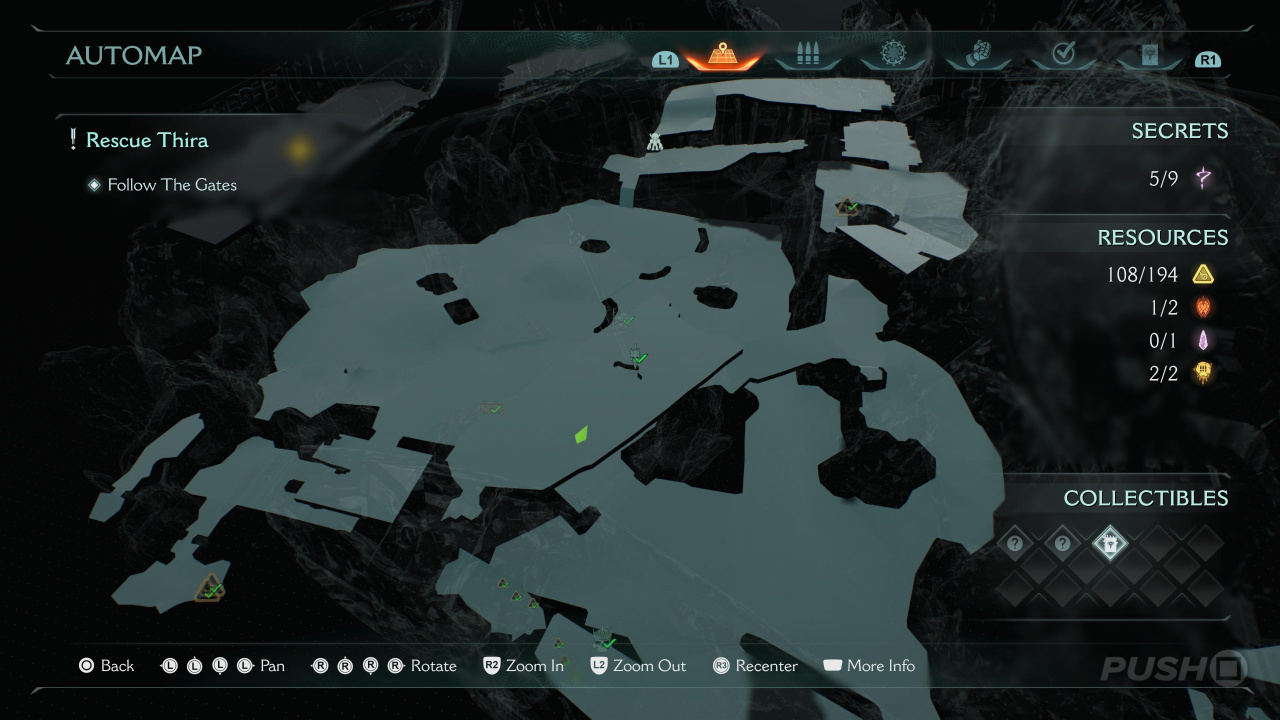Switch to the codex book tab
The image size is (1280, 720).
[1149, 55]
